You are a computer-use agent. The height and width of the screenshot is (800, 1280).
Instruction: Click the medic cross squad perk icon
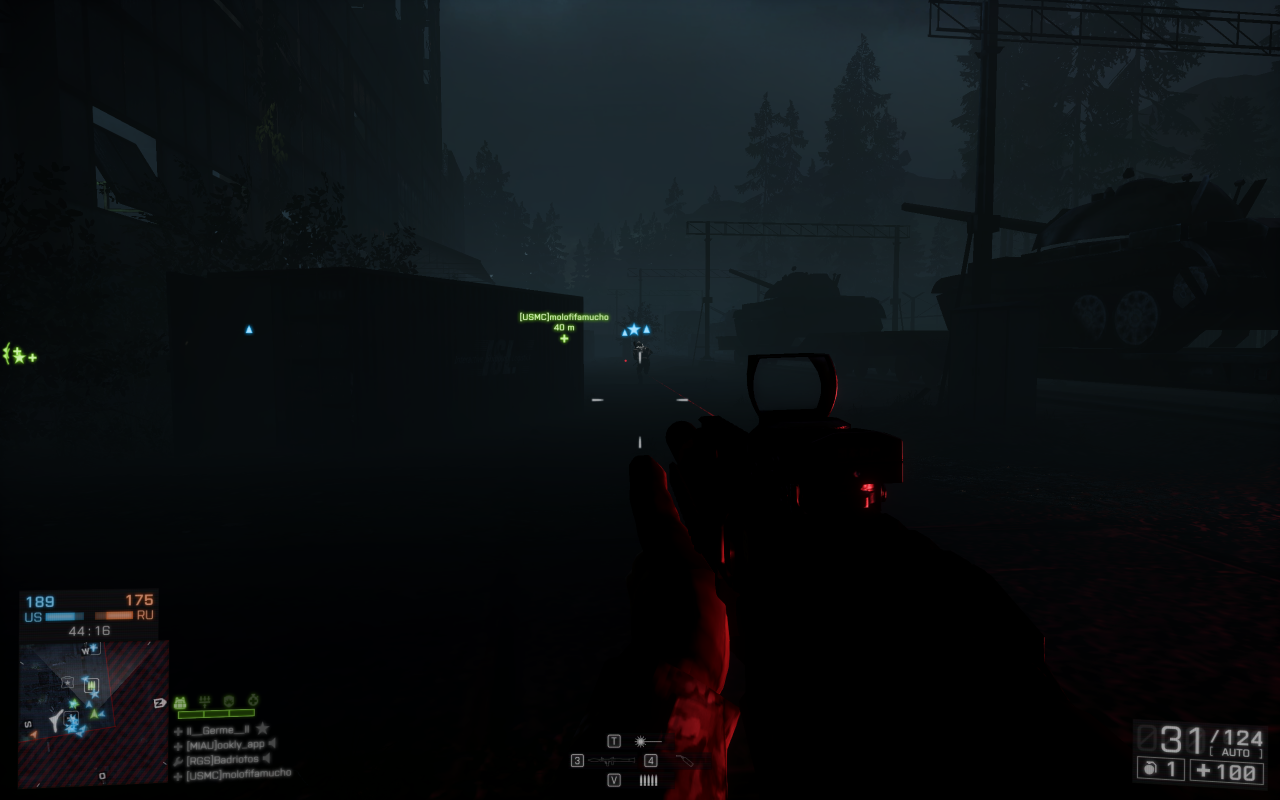coord(254,700)
